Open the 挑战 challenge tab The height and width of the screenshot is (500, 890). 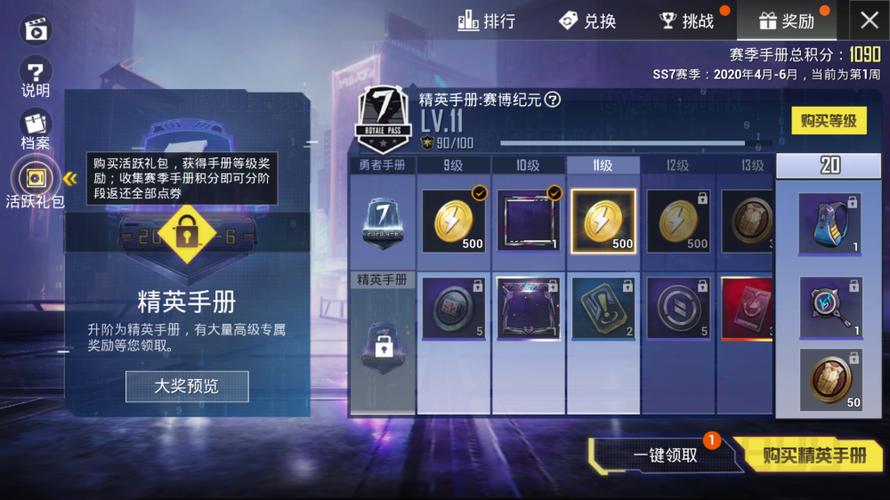coord(687,21)
